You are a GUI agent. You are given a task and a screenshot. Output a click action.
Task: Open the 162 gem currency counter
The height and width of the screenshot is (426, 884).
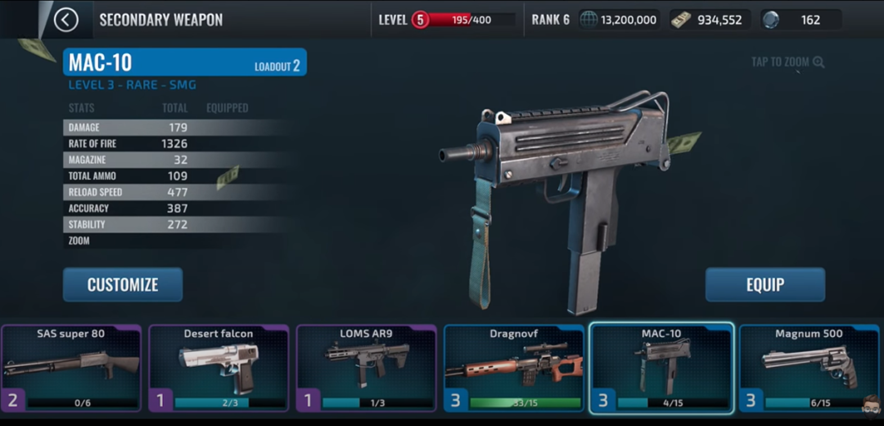click(x=798, y=20)
